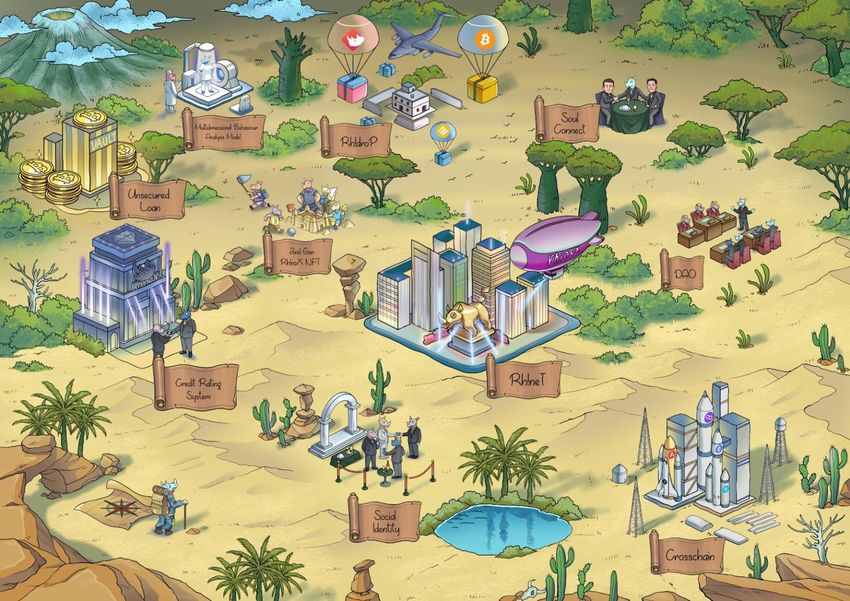This screenshot has height=601, width=850.
Task: Select the DAO scroll marker
Action: tap(682, 270)
